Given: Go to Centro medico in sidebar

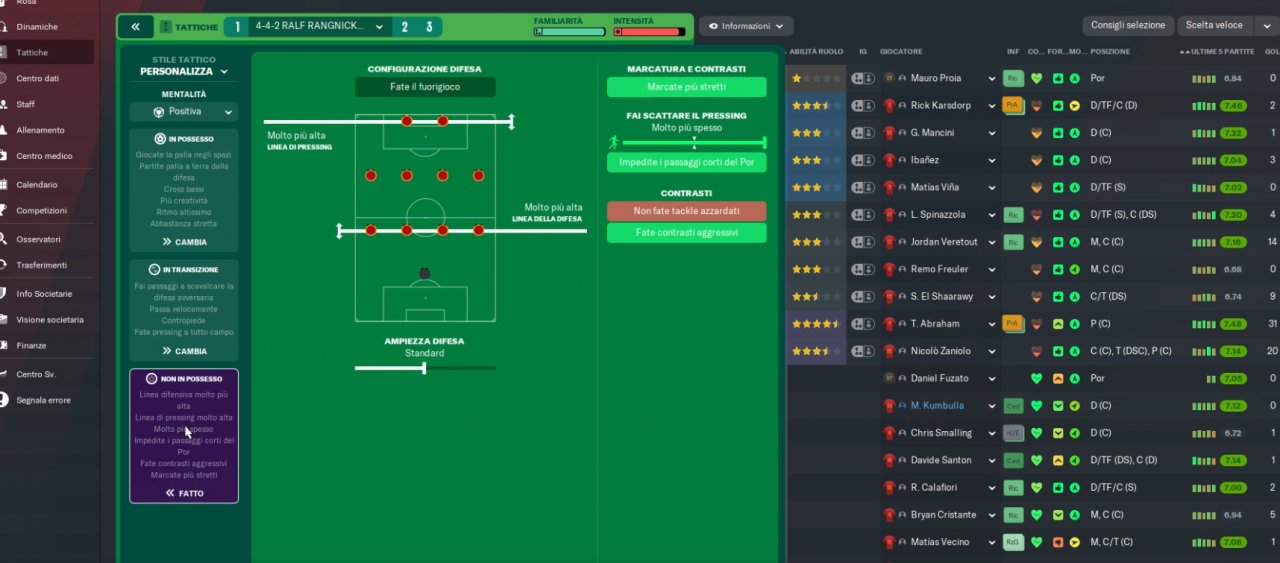Looking at the screenshot, I should [44, 156].
